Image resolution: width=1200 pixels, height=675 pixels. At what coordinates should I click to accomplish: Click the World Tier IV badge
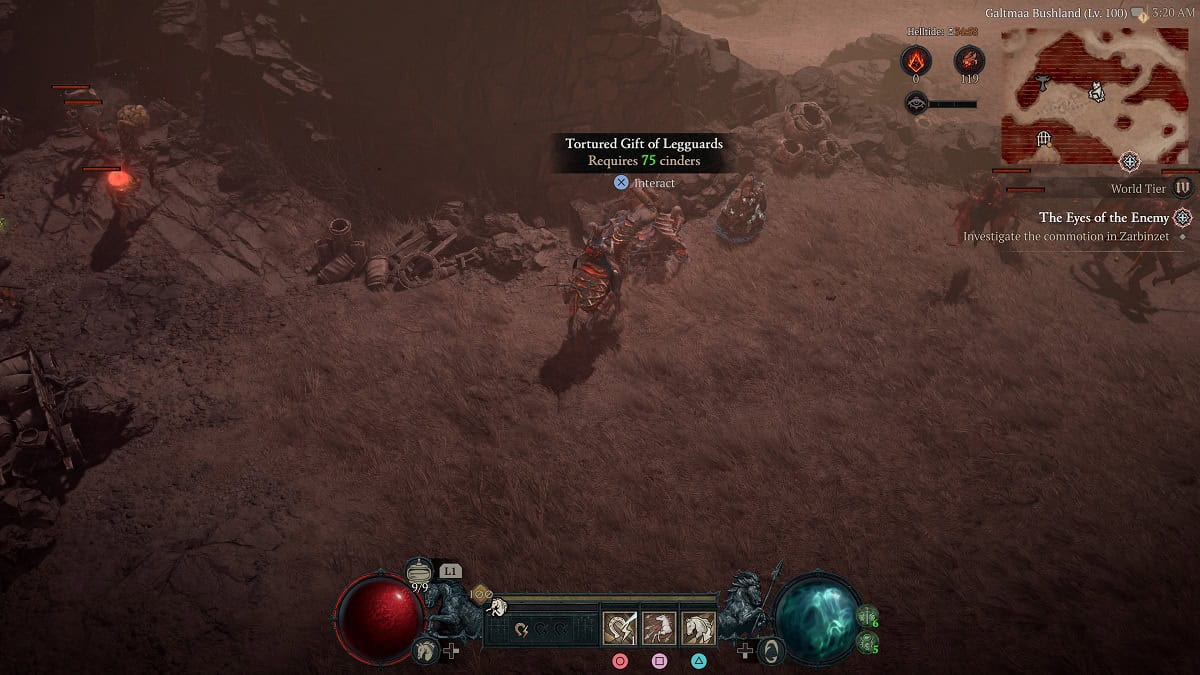[x=1183, y=187]
